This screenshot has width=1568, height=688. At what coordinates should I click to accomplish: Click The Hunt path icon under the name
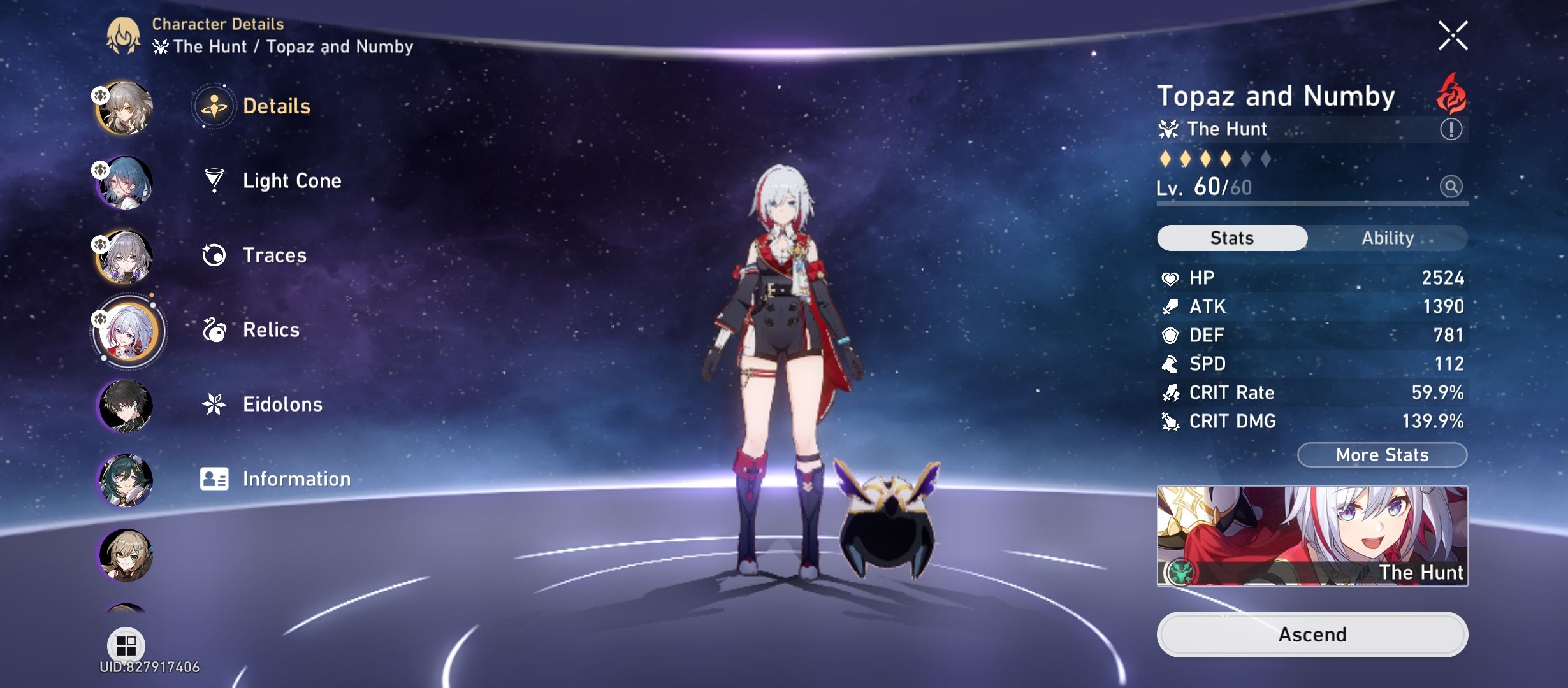click(1170, 129)
